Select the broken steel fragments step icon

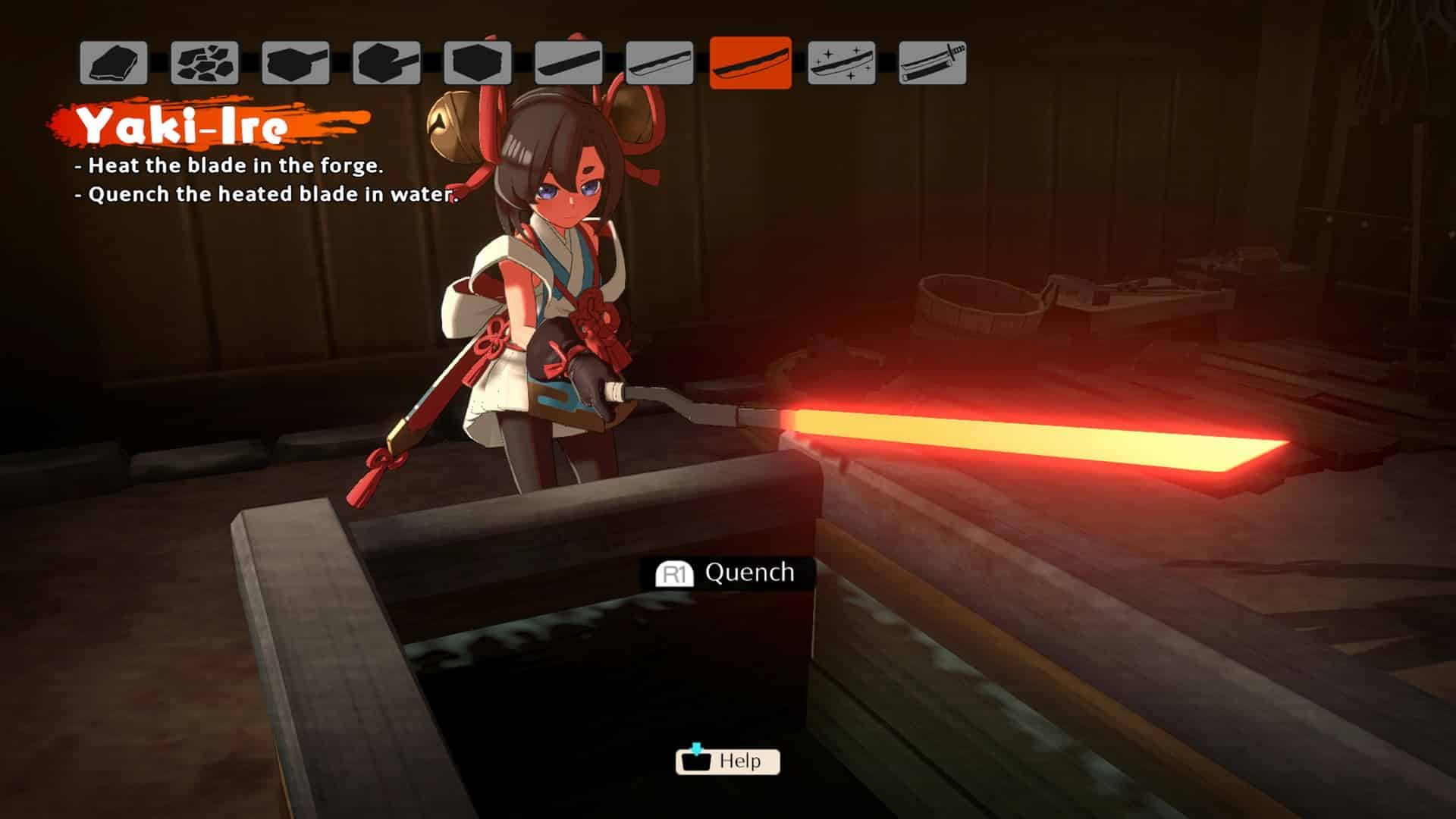(205, 63)
